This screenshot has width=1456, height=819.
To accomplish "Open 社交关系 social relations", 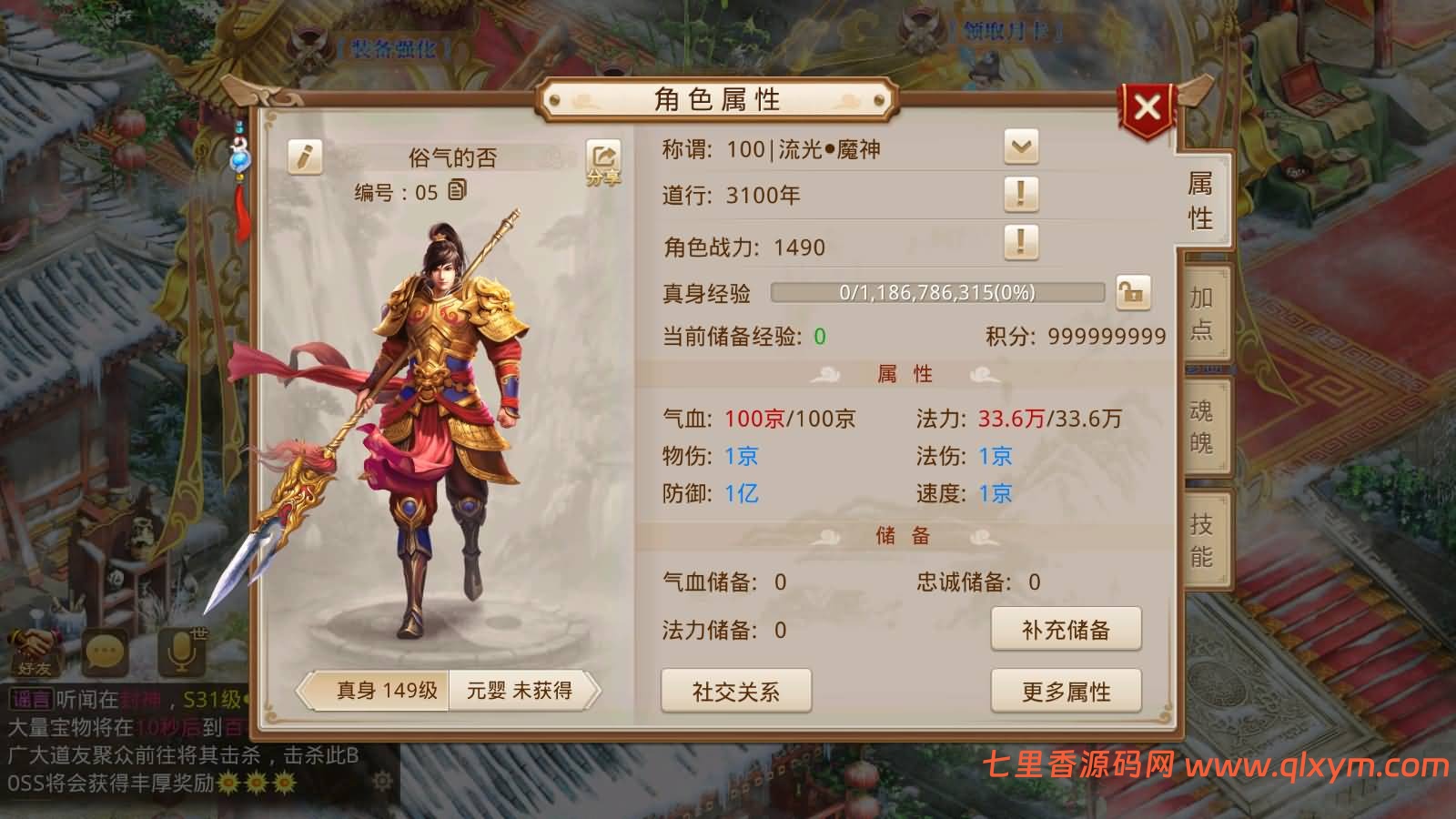I will pyautogui.click(x=738, y=692).
